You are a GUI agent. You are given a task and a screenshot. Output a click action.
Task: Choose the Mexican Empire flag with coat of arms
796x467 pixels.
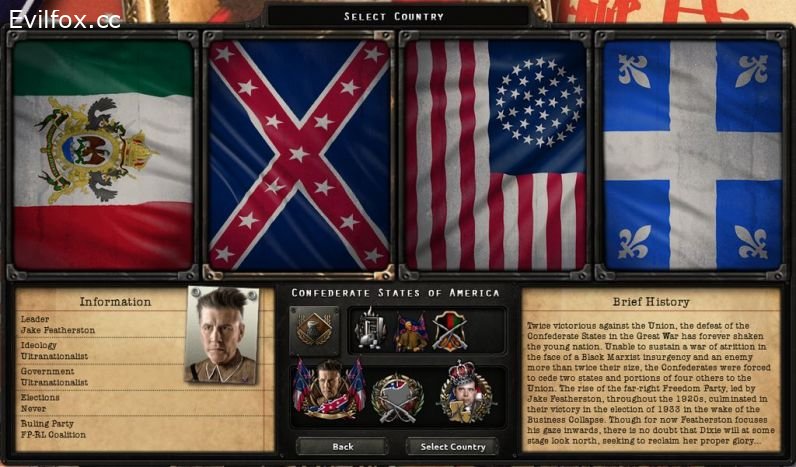(x=103, y=154)
